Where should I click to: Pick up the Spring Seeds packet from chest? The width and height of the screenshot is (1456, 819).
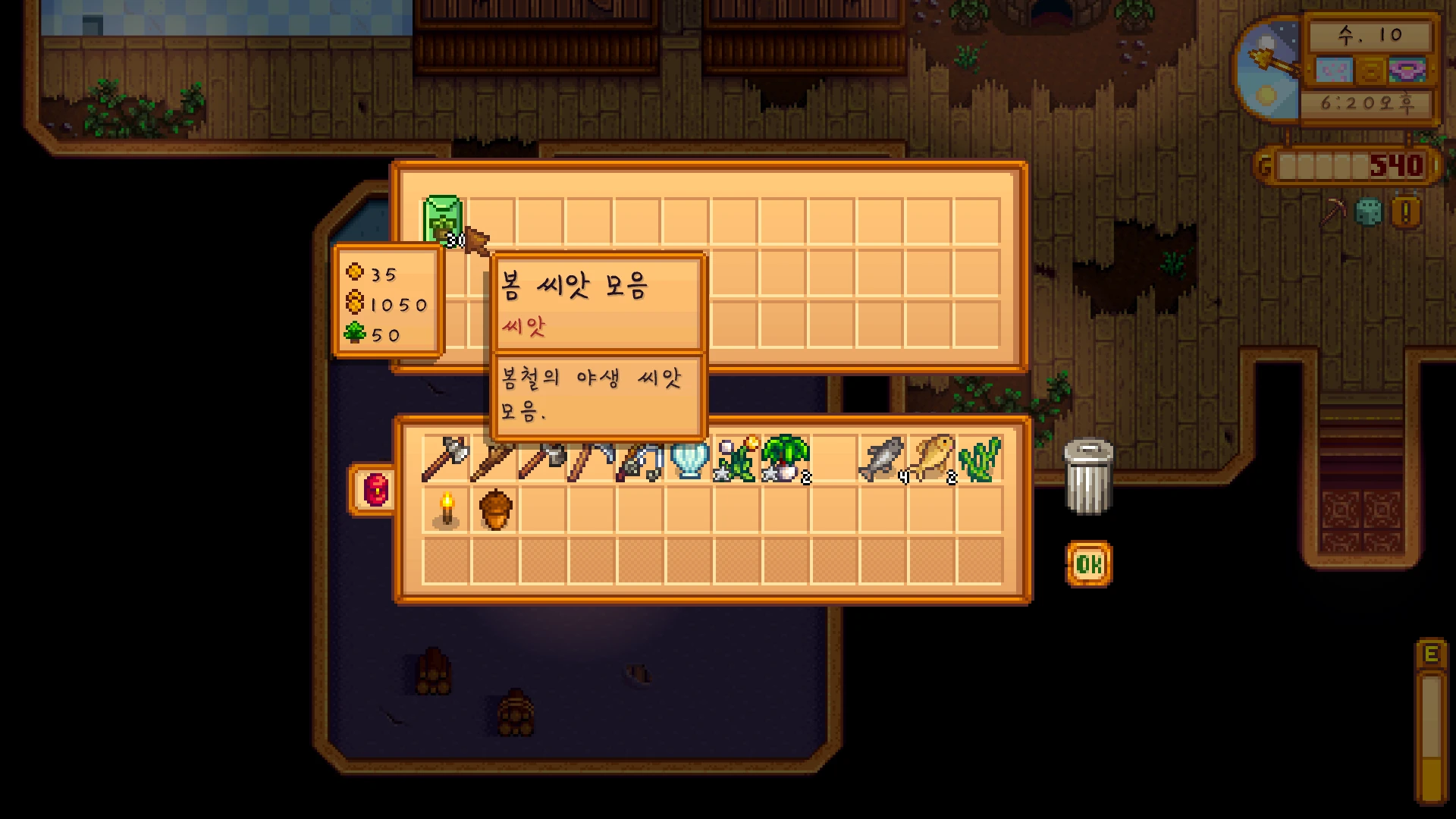pyautogui.click(x=442, y=221)
